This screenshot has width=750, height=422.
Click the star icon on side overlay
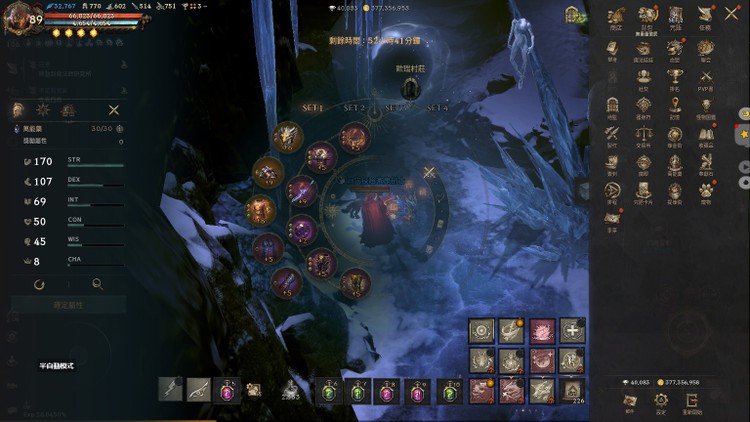click(x=743, y=133)
